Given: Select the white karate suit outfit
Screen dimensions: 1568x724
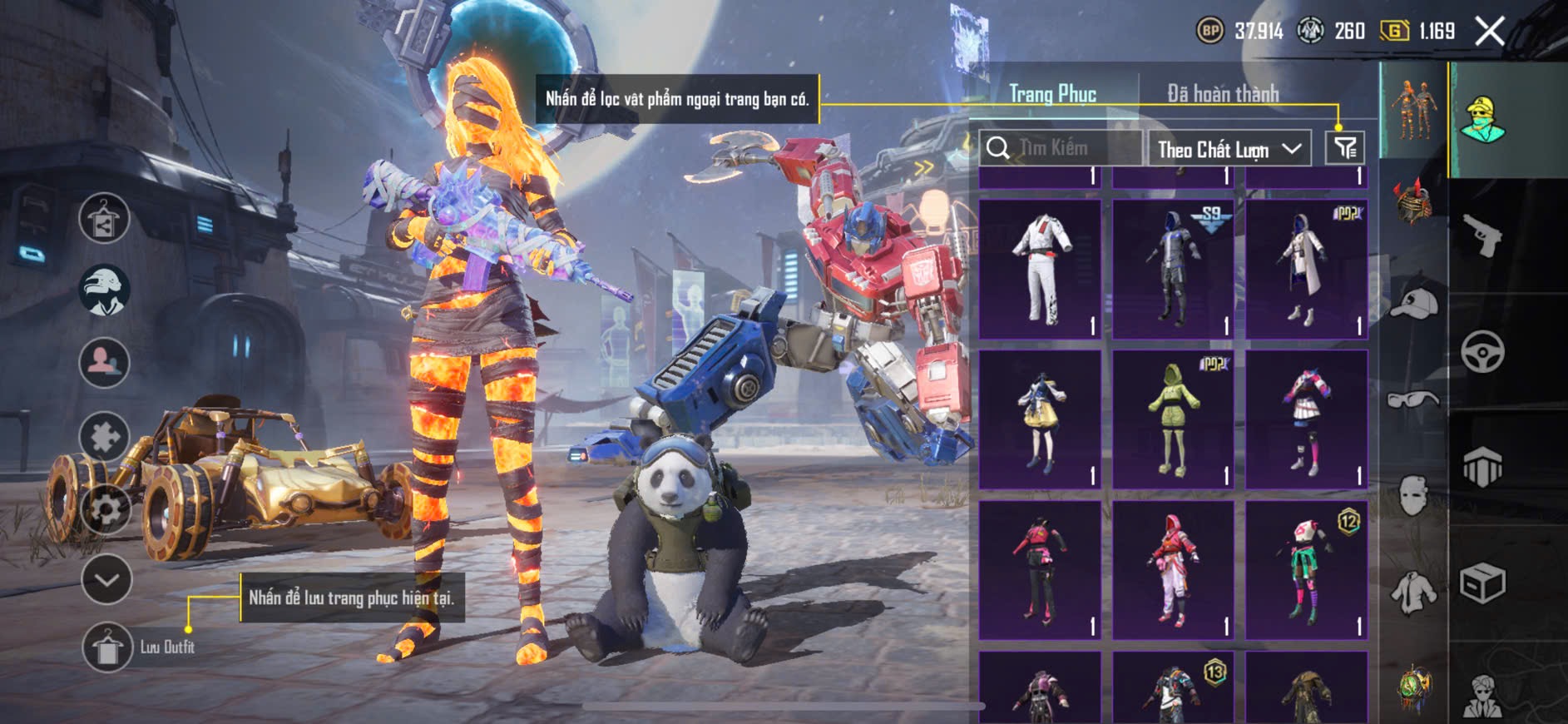Looking at the screenshot, I should click(x=1040, y=269).
